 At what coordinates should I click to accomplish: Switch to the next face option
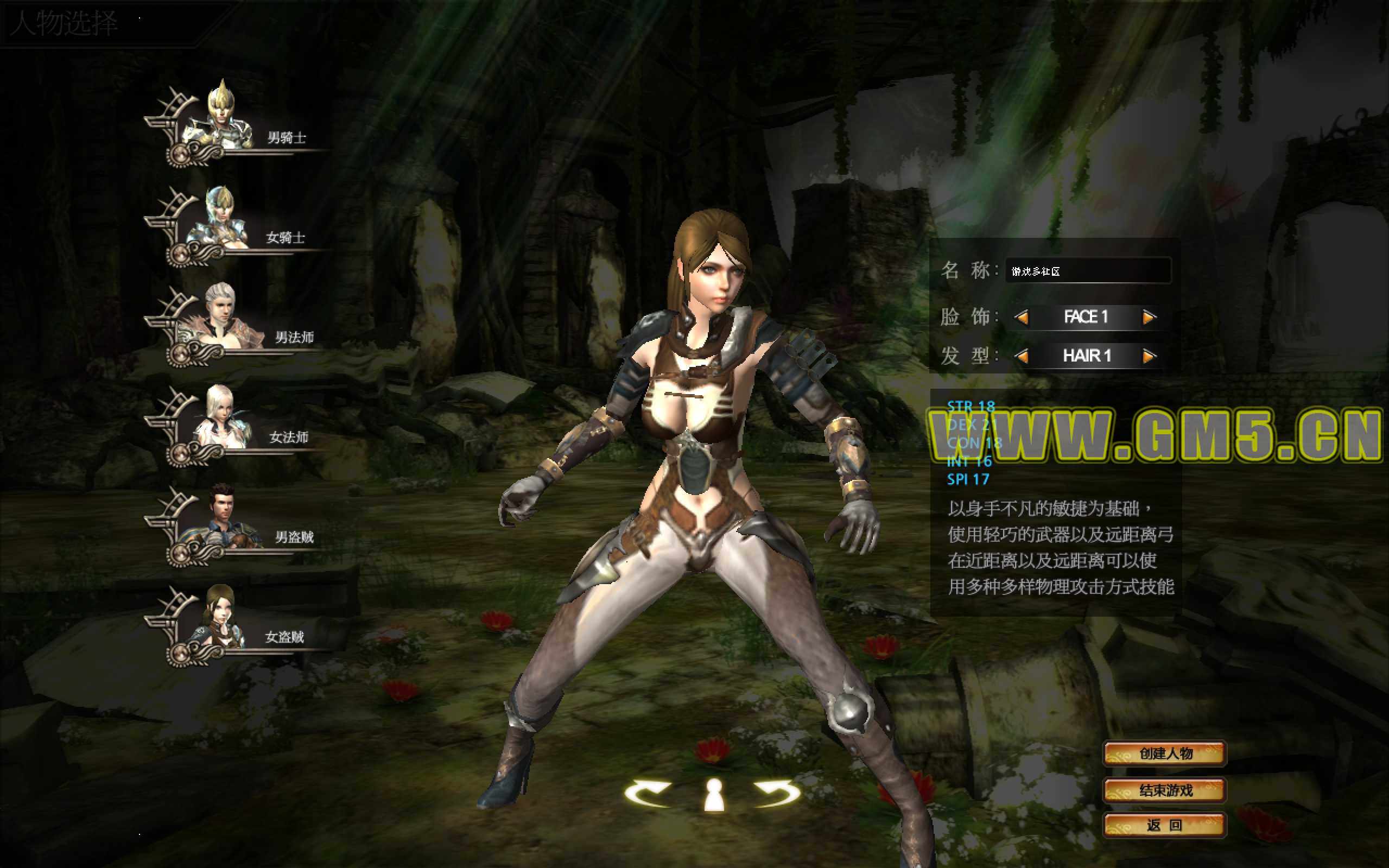1149,317
